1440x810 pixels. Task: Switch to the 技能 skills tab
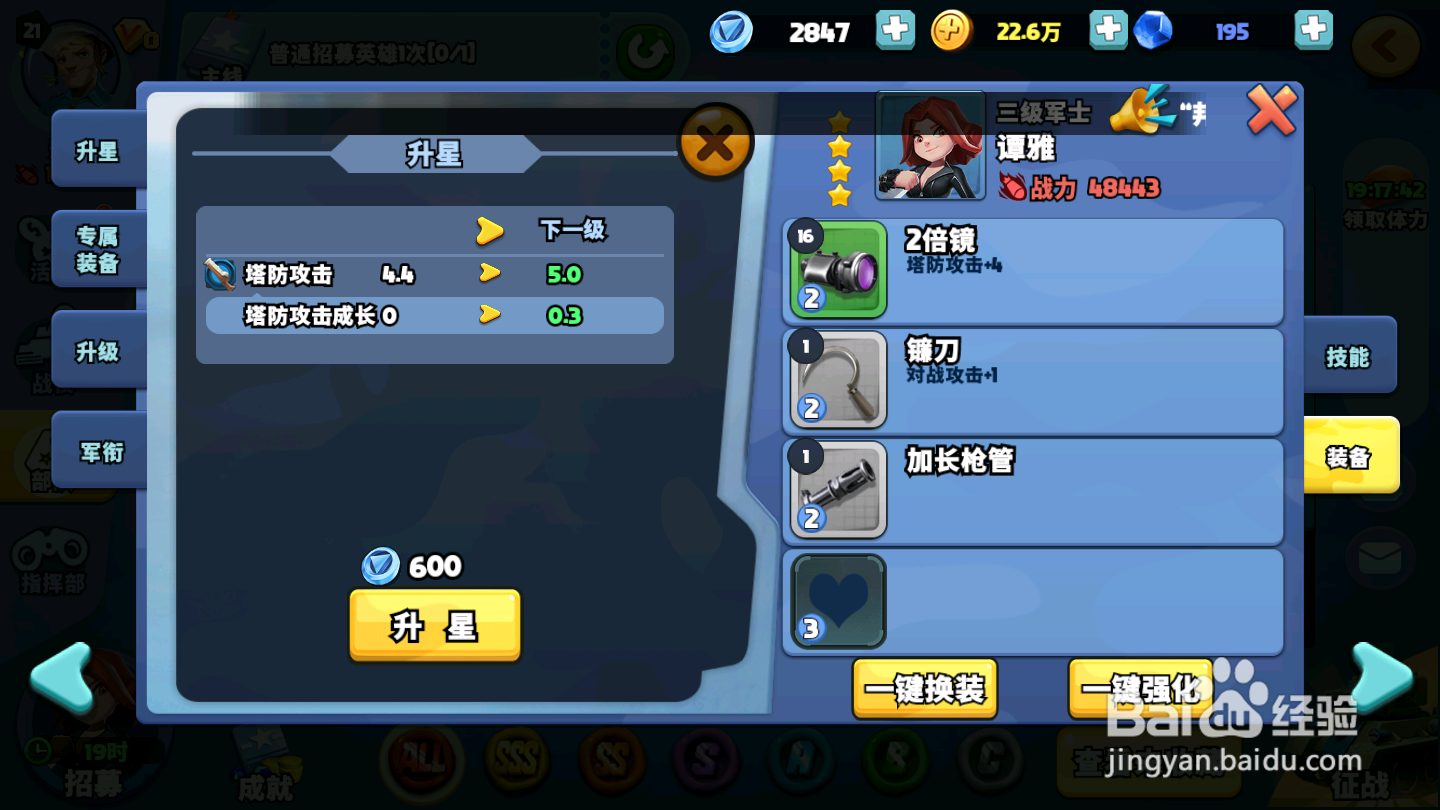pyautogui.click(x=1349, y=356)
